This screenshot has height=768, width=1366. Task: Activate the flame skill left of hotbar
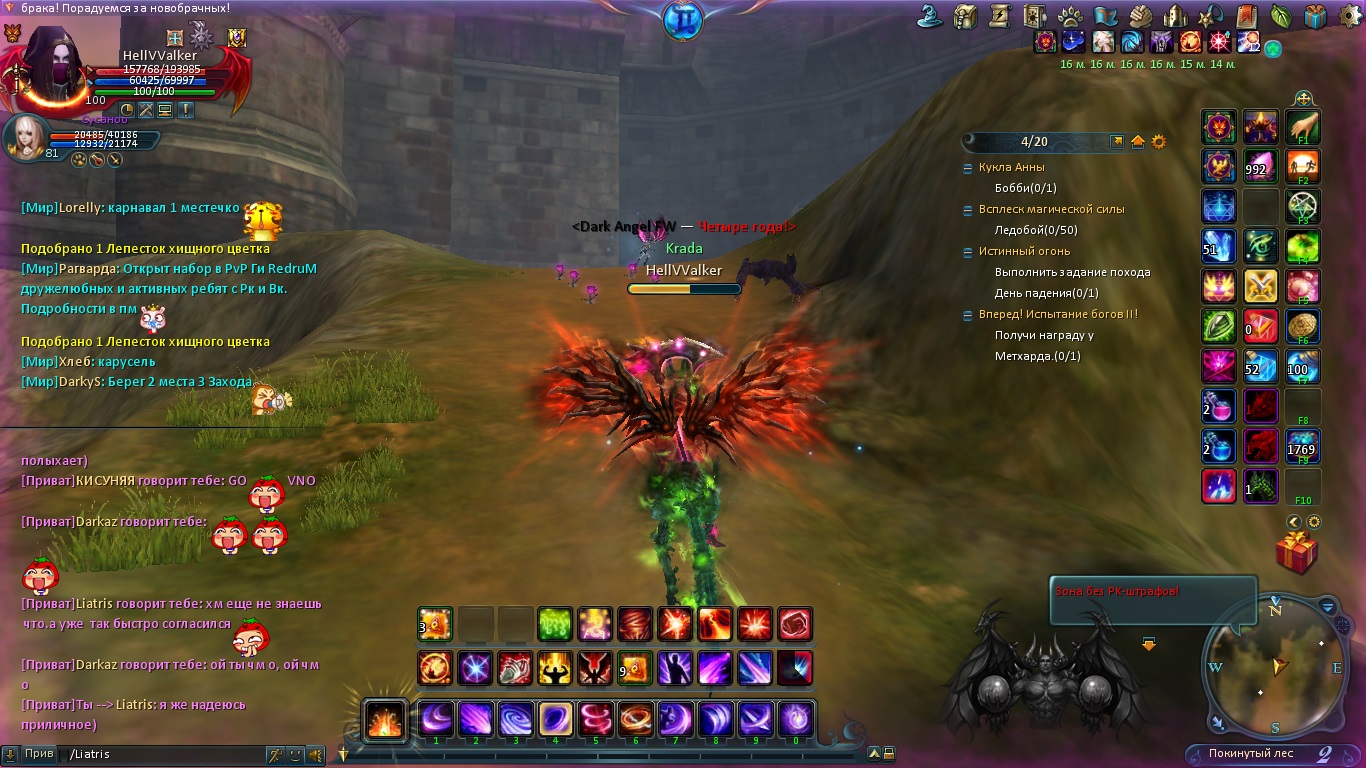pos(385,718)
